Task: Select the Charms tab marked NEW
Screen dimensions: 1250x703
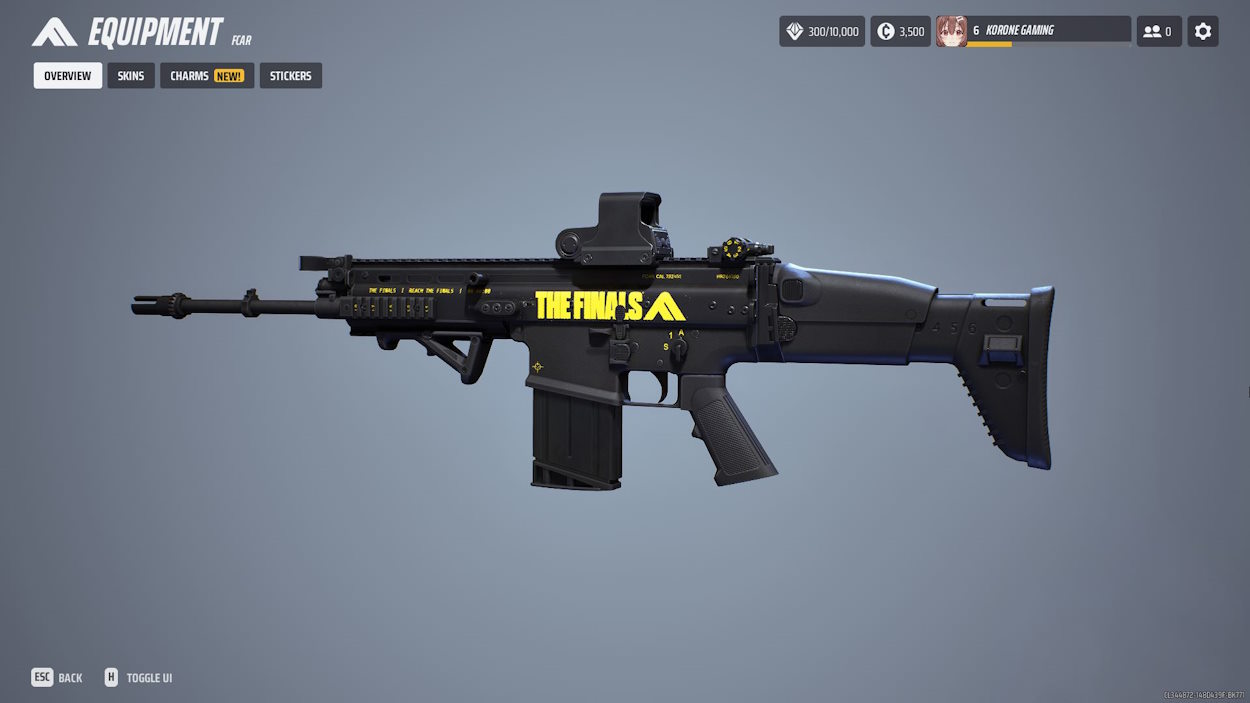Action: tap(207, 76)
